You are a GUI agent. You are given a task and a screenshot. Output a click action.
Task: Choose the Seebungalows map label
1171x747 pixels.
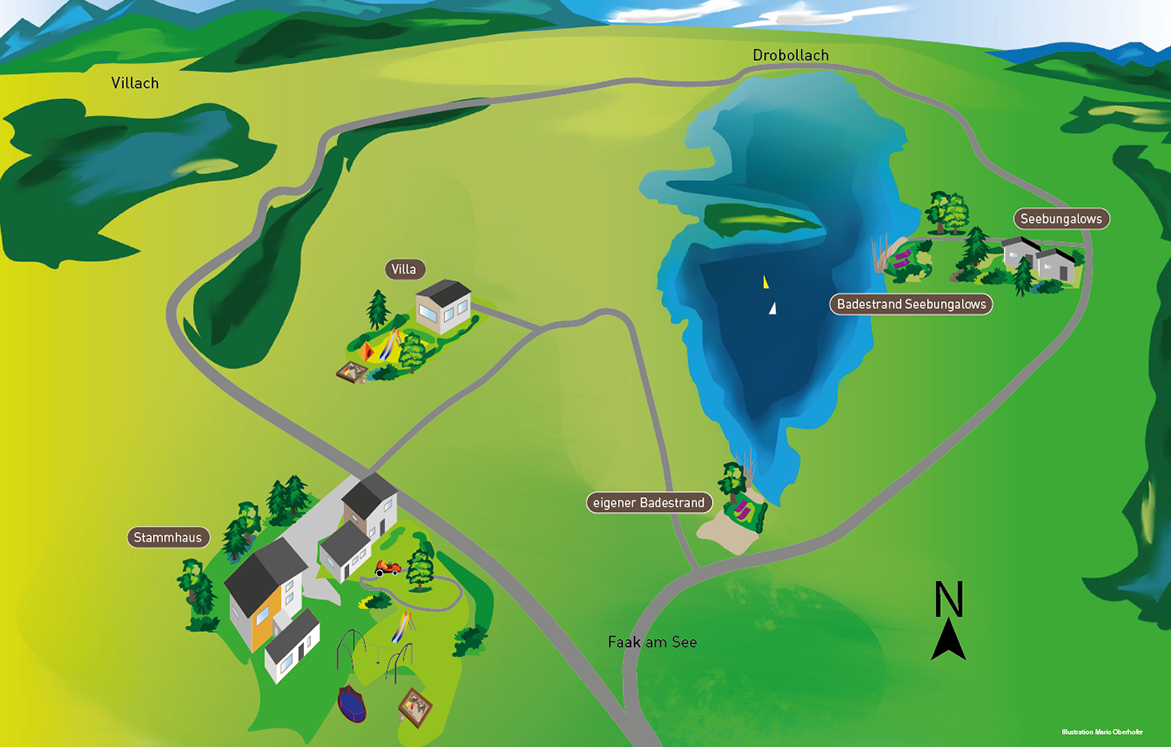click(1062, 219)
